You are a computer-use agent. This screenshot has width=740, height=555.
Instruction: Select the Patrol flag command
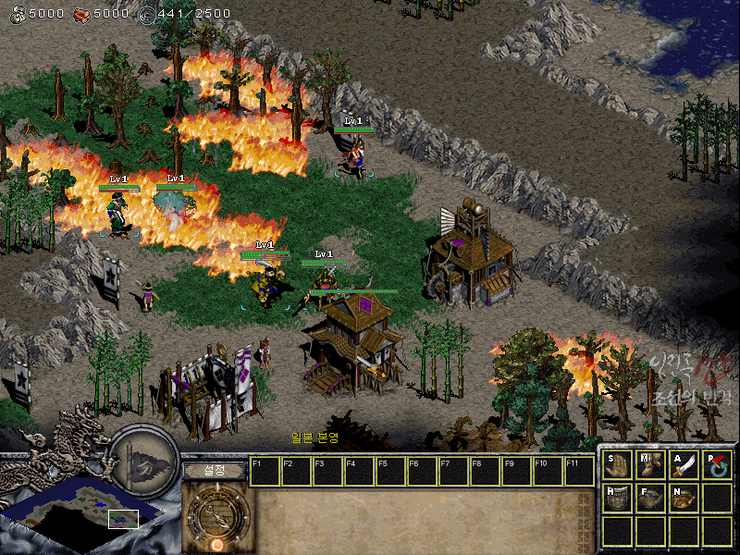coord(716,465)
